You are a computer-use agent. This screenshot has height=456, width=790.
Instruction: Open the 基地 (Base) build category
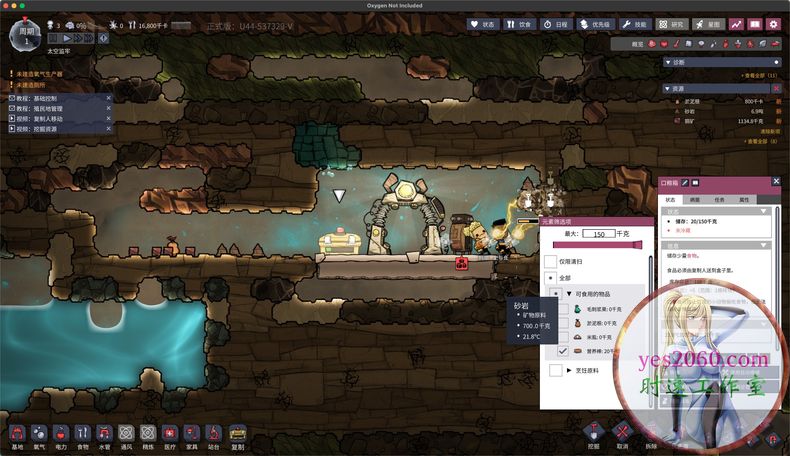17,434
